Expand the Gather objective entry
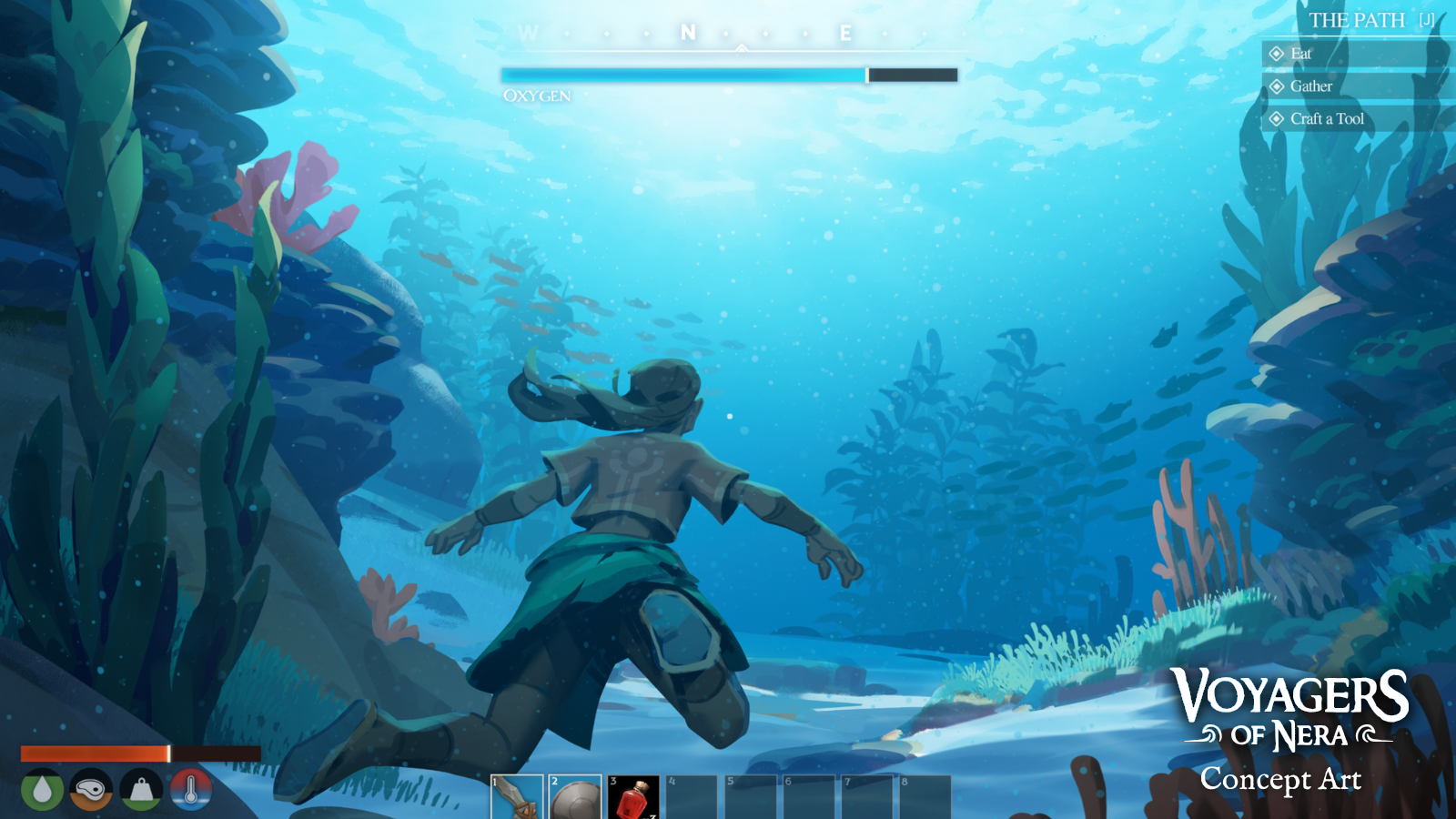This screenshot has width=1456, height=819. point(1310,86)
